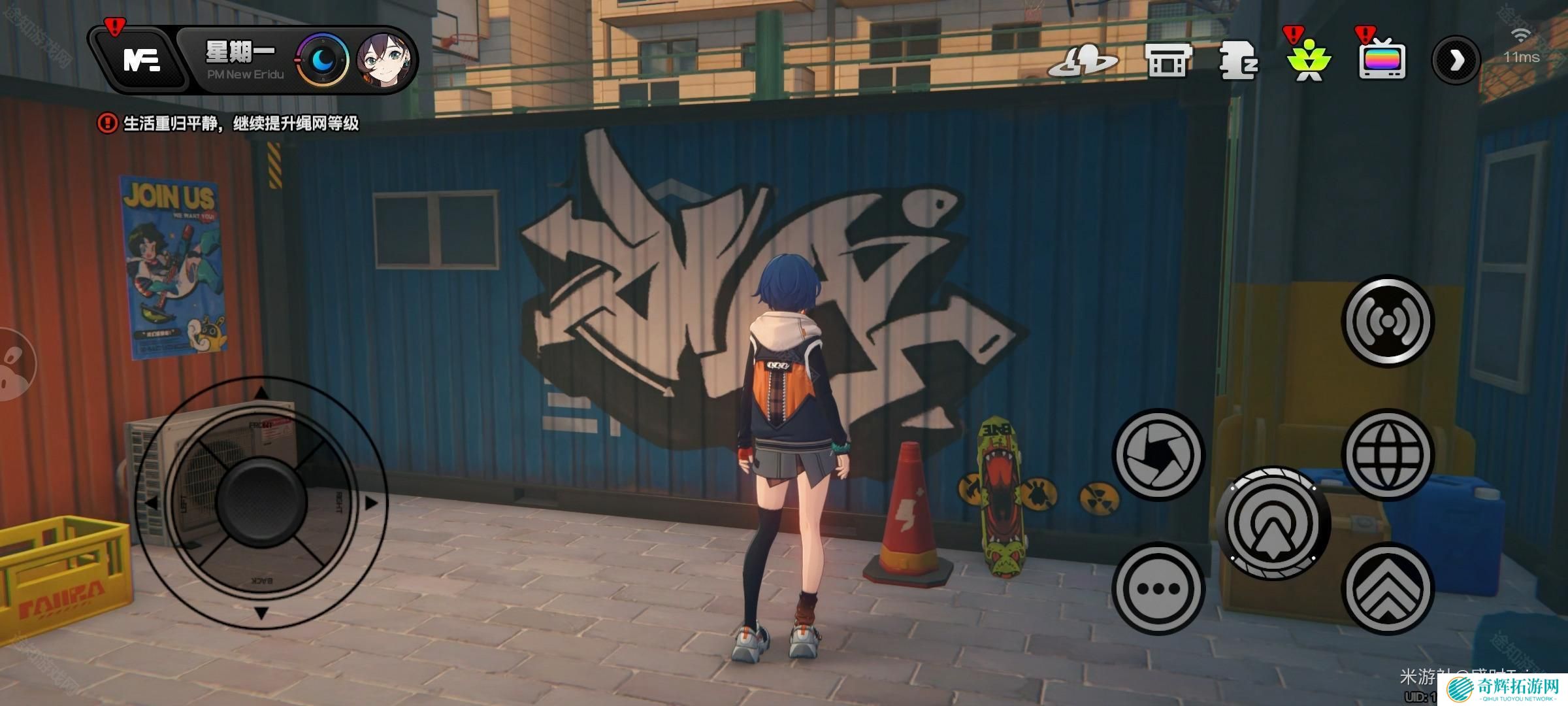The height and width of the screenshot is (706, 1568).
Task: Tap the crescent moon time-of-day dial
Action: click(x=322, y=61)
